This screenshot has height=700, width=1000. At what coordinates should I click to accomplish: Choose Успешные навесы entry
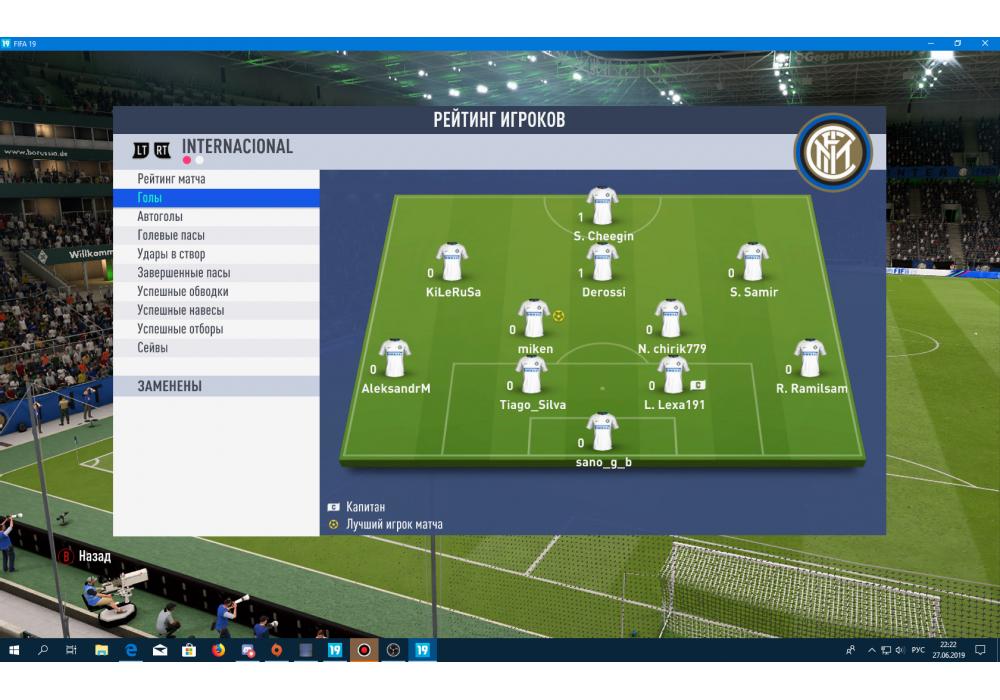[x=216, y=310]
